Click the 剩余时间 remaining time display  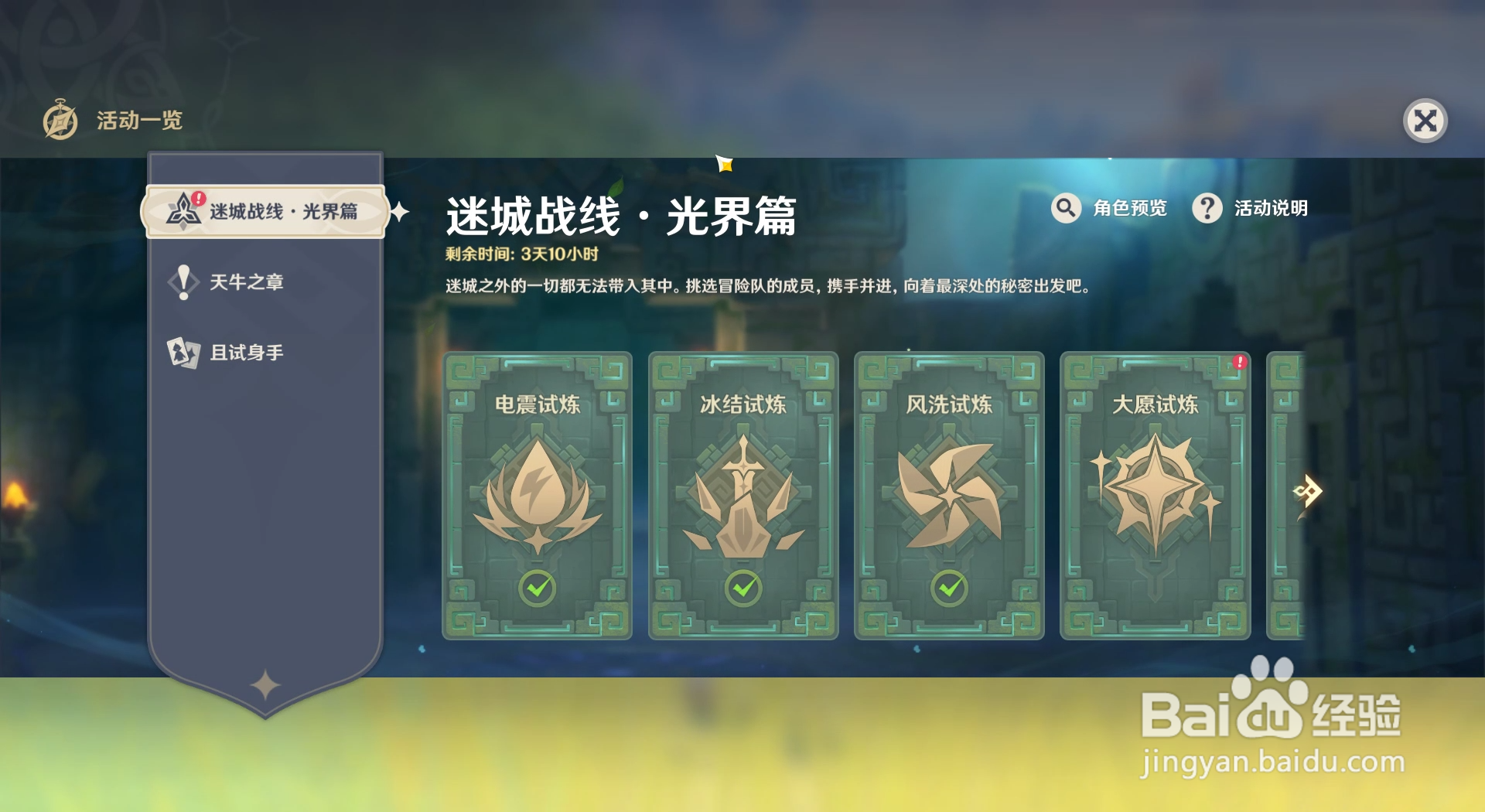coord(520,256)
